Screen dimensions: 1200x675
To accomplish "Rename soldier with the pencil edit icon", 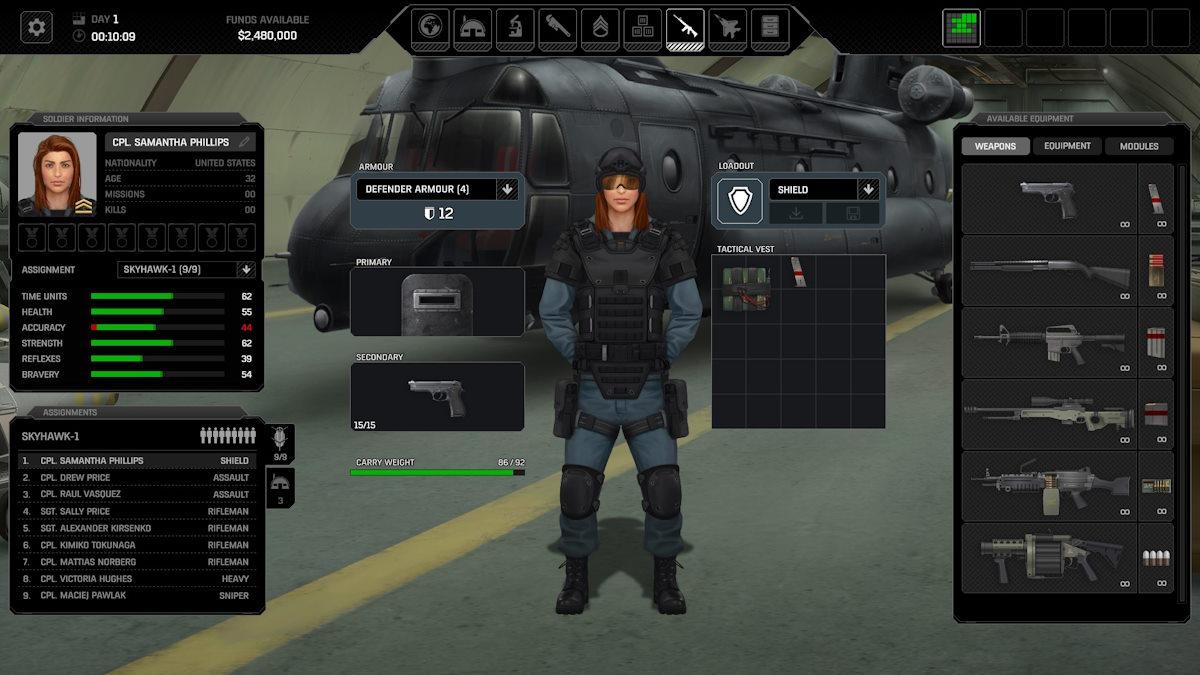I will (244, 142).
